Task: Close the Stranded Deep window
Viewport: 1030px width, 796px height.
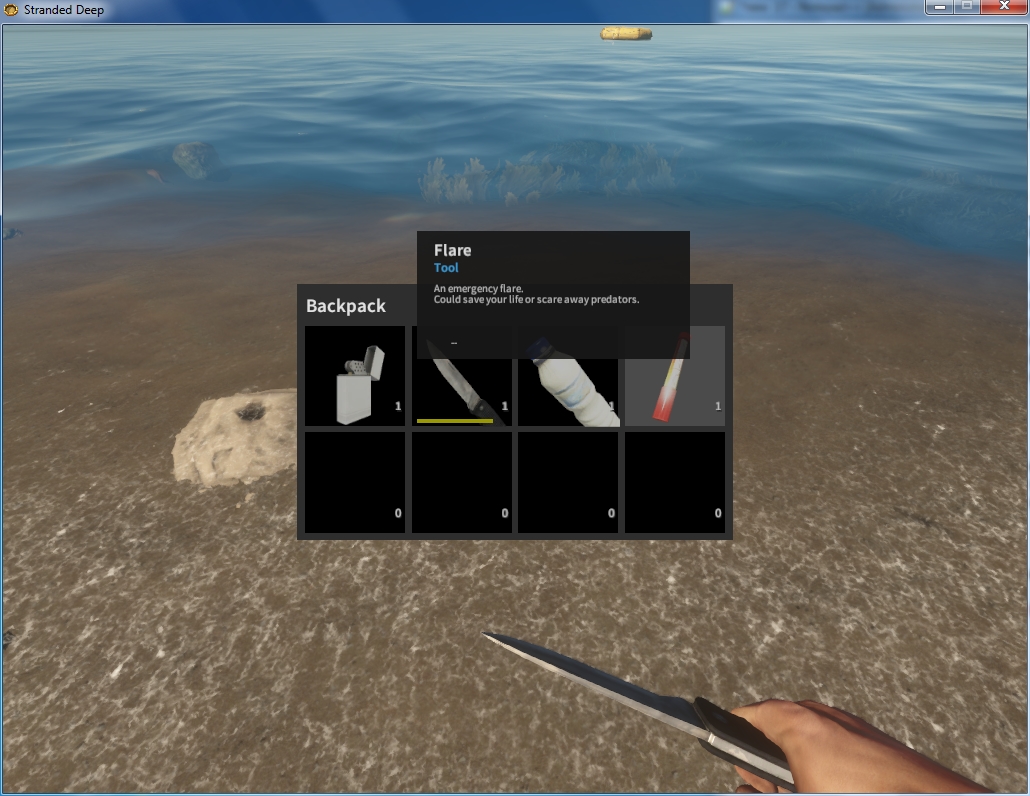Action: point(1003,8)
